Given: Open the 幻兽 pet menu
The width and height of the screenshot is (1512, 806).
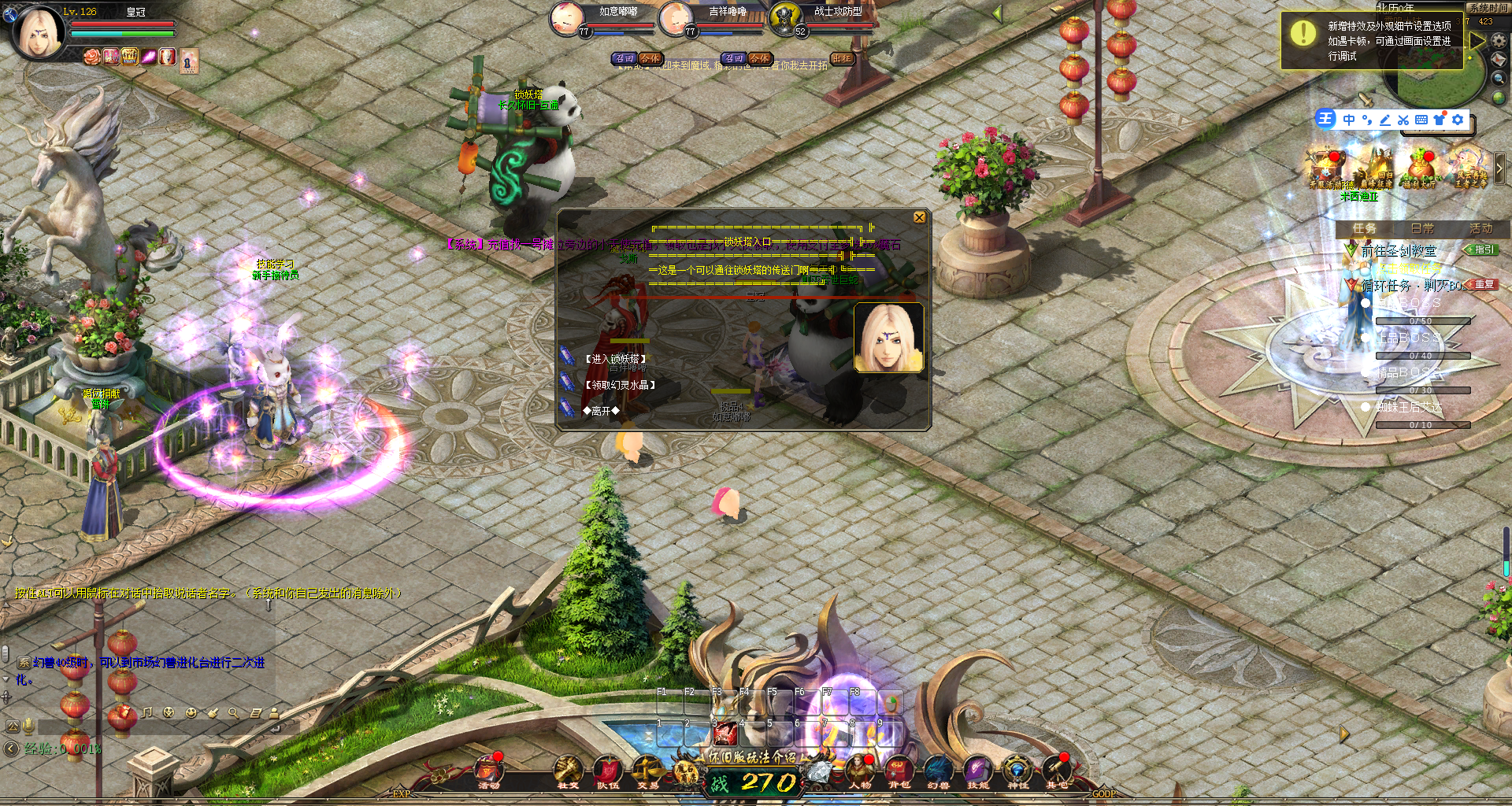Looking at the screenshot, I should tap(938, 771).
